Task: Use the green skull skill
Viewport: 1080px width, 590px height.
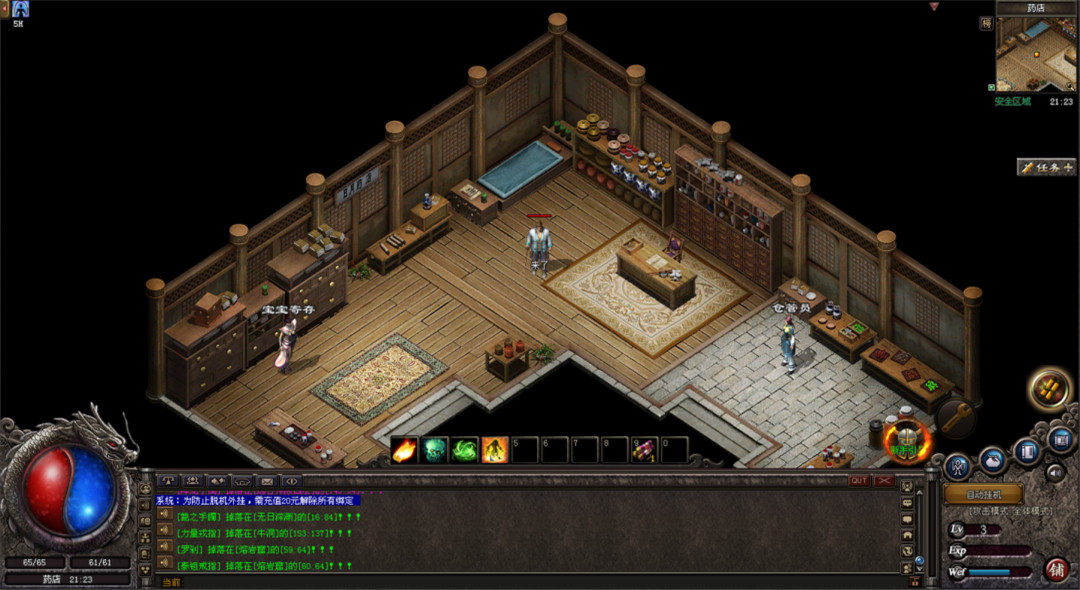Action: click(435, 450)
